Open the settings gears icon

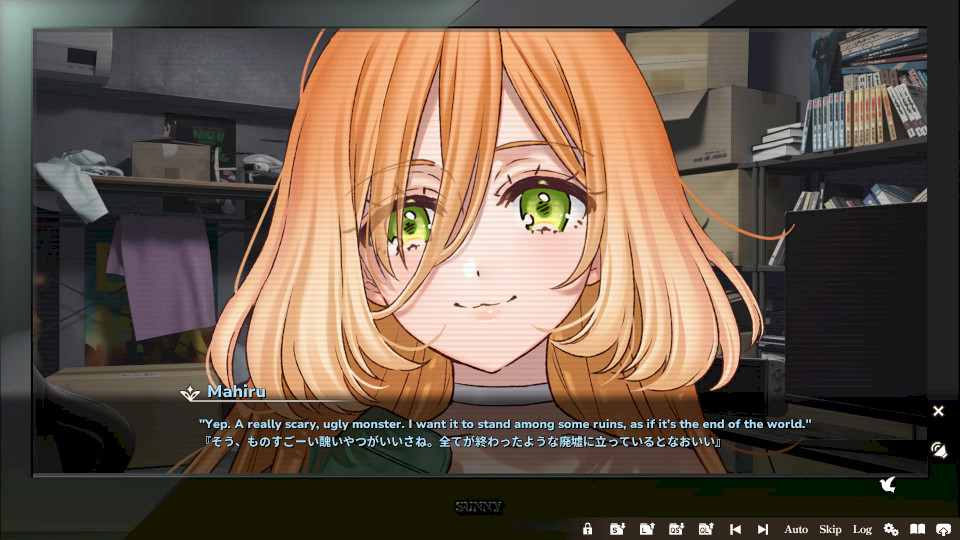tap(891, 529)
